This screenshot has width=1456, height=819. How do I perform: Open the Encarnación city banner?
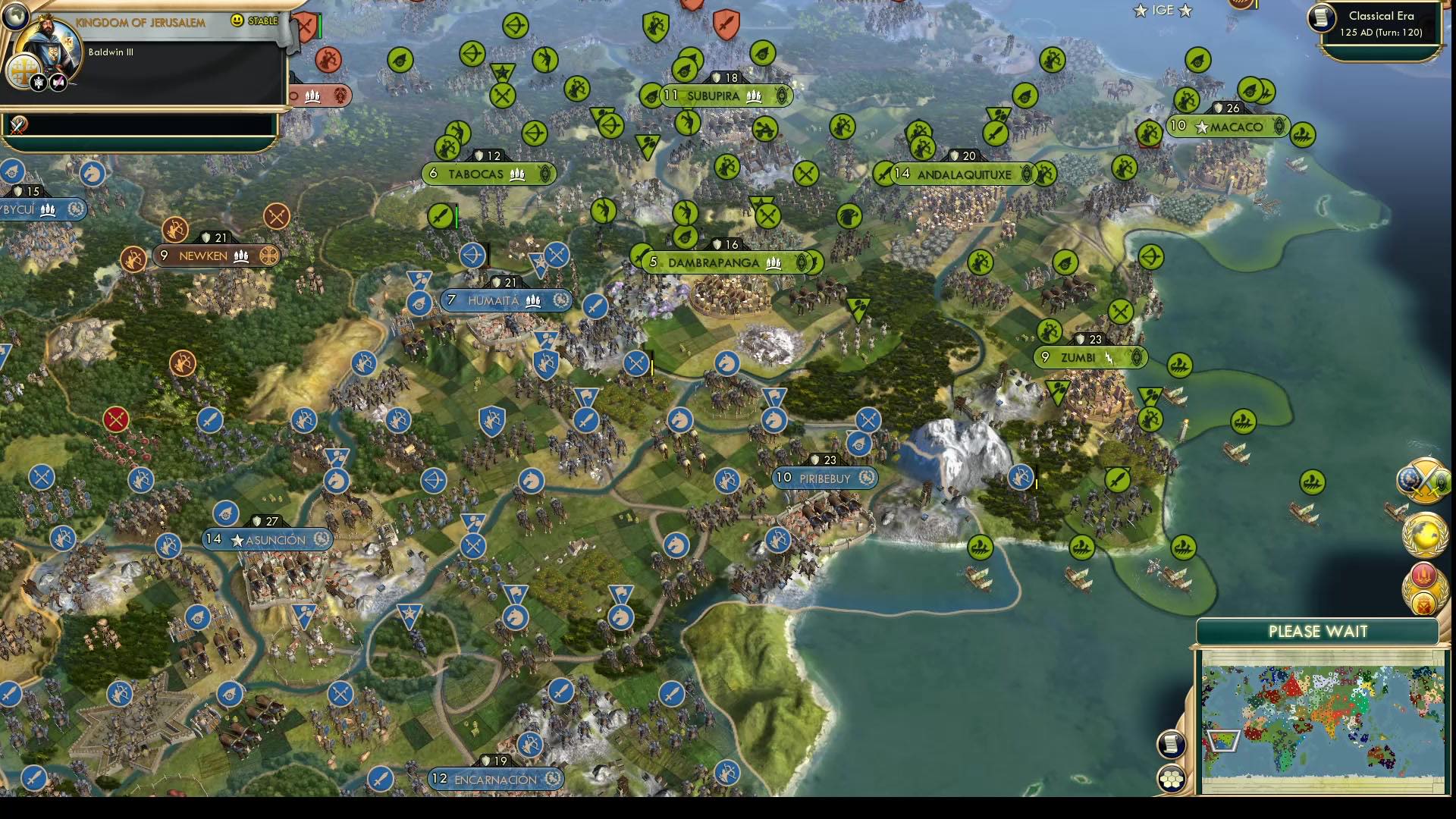pos(493,779)
